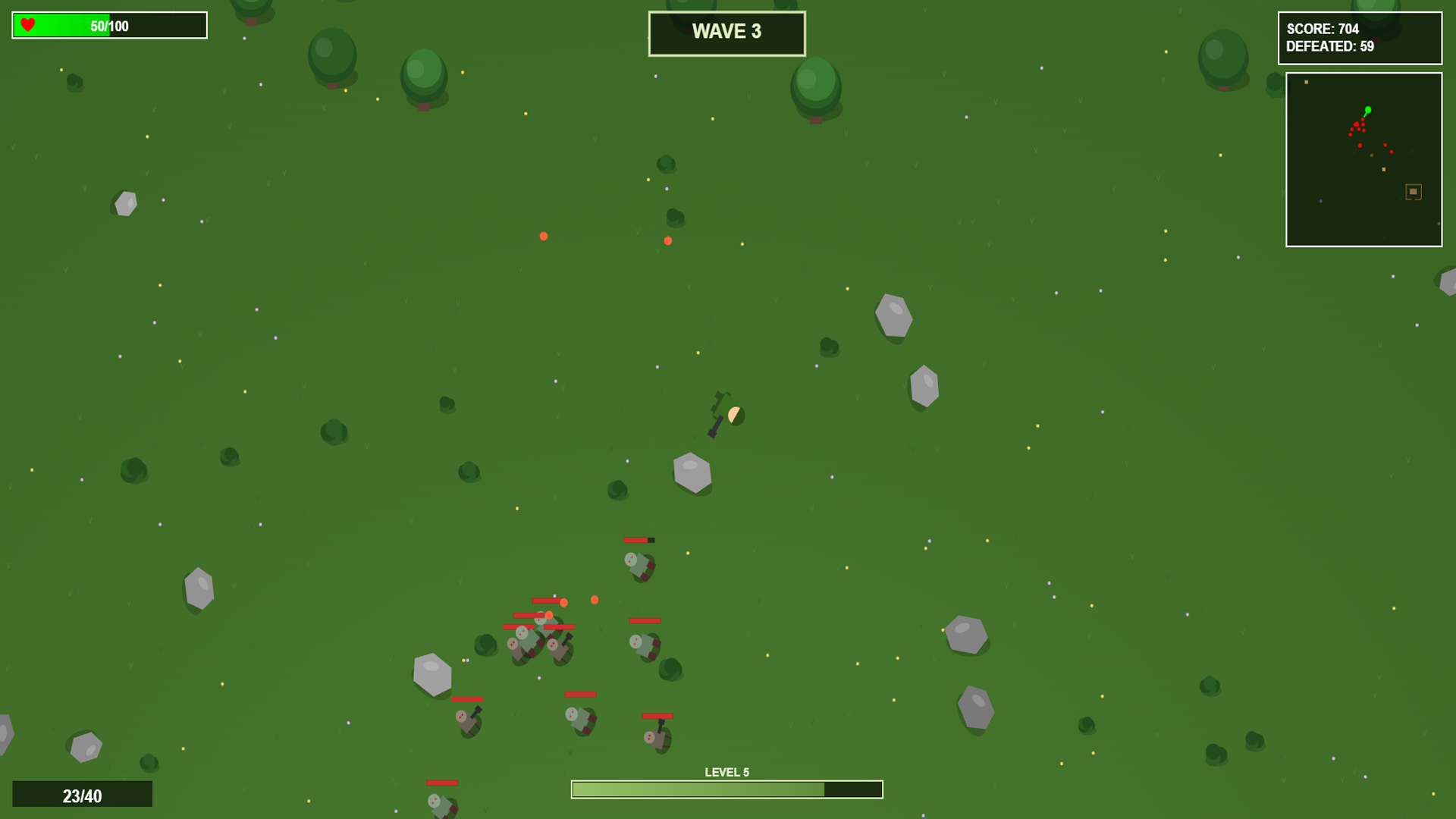Select the DEFEATED: 59 counter text
The image size is (1456, 819).
click(1329, 47)
